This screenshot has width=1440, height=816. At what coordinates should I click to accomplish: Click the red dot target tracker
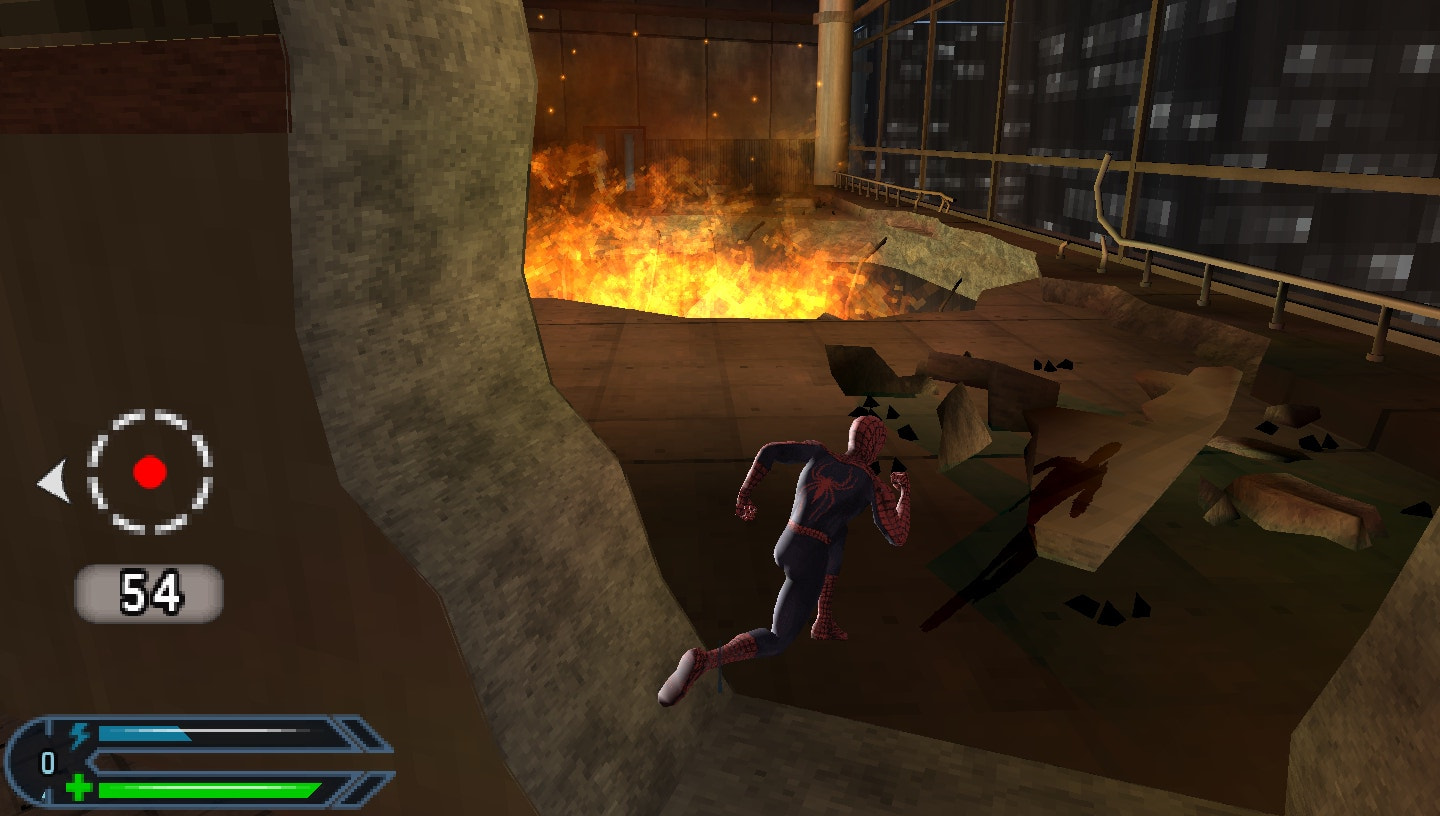(150, 471)
